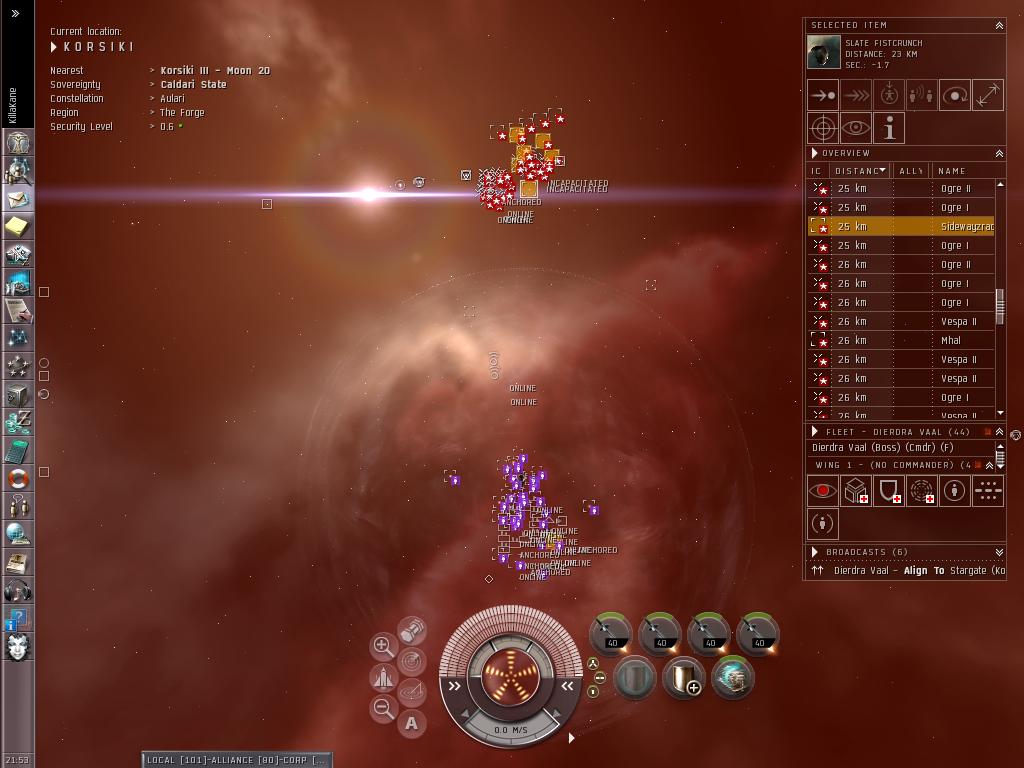The height and width of the screenshot is (768, 1024).
Task: Zoom in with the magnifier plus button
Action: coord(383,646)
